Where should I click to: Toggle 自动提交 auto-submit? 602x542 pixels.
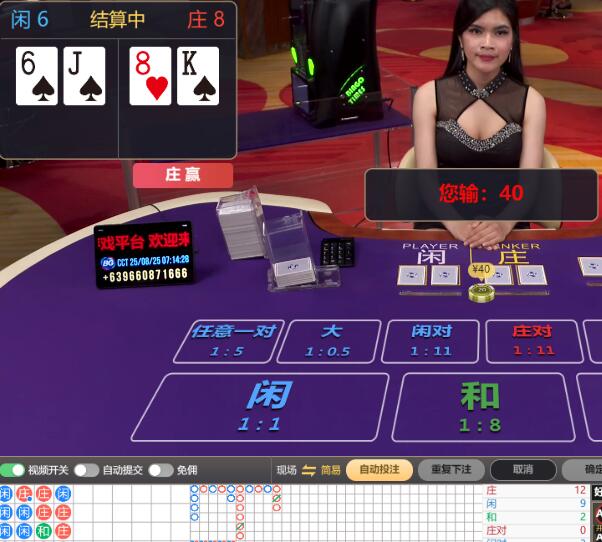86,470
